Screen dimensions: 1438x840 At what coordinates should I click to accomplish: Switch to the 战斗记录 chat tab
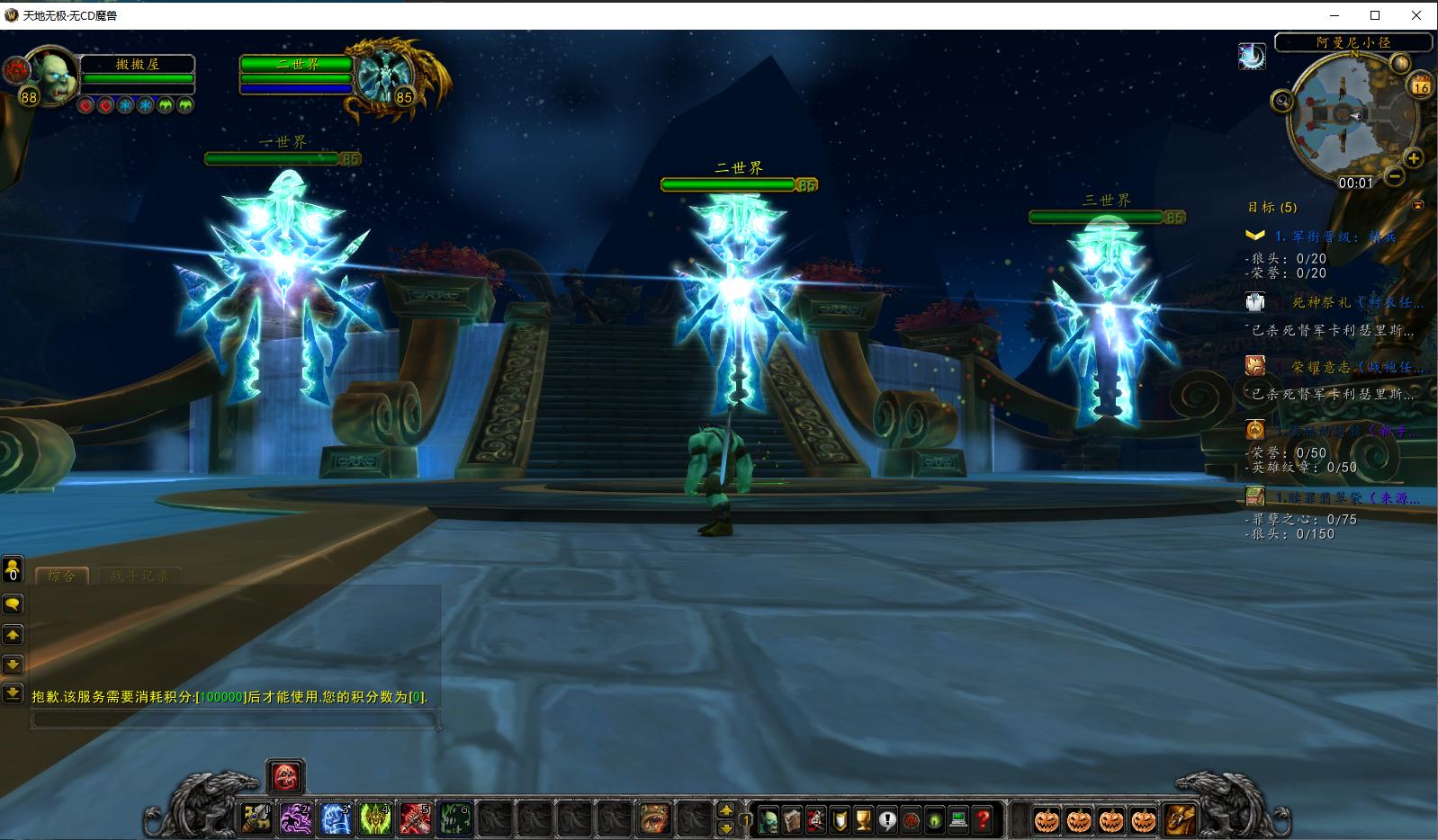point(139,576)
